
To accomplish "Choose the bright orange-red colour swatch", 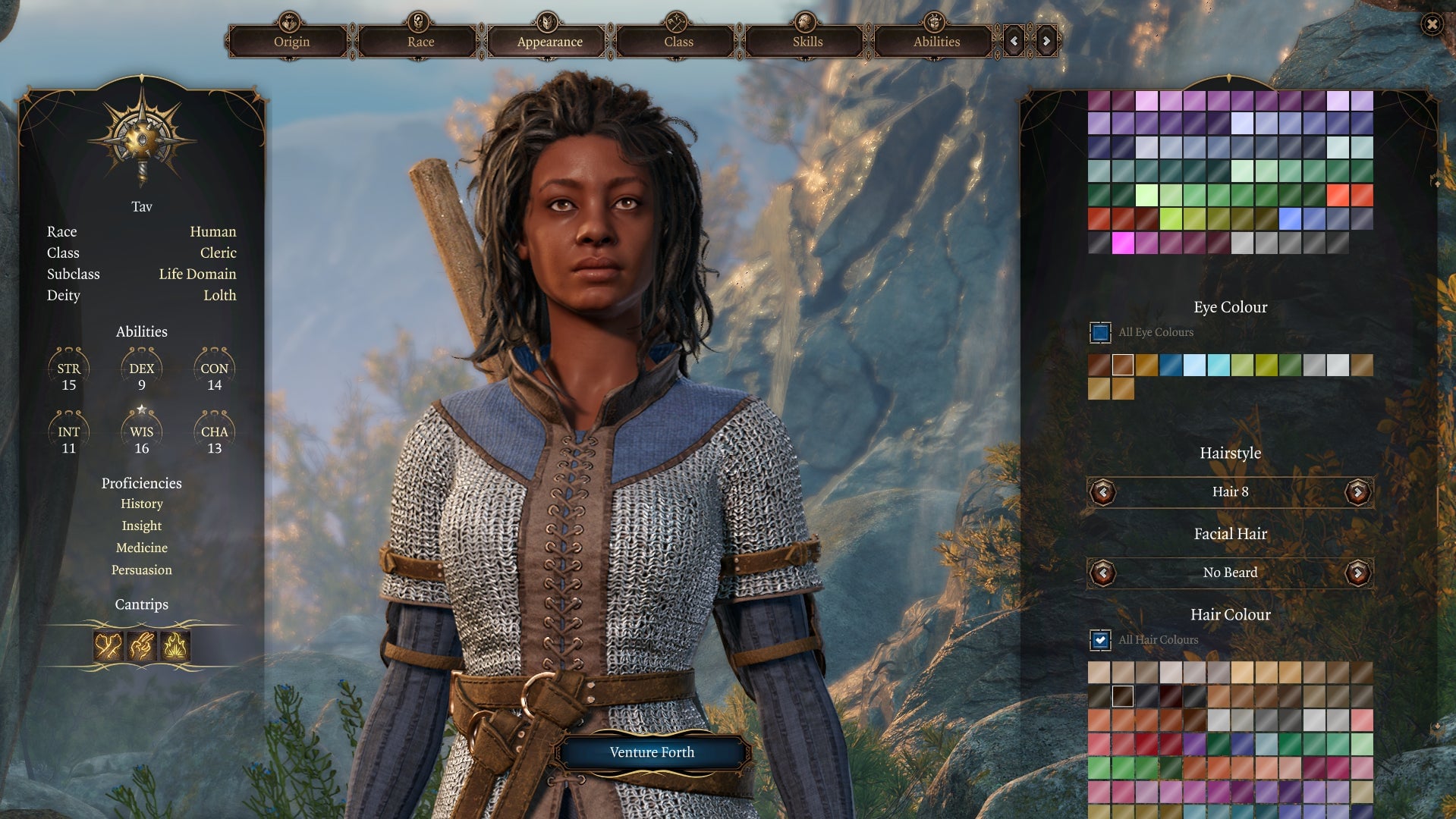I will point(1338,195).
